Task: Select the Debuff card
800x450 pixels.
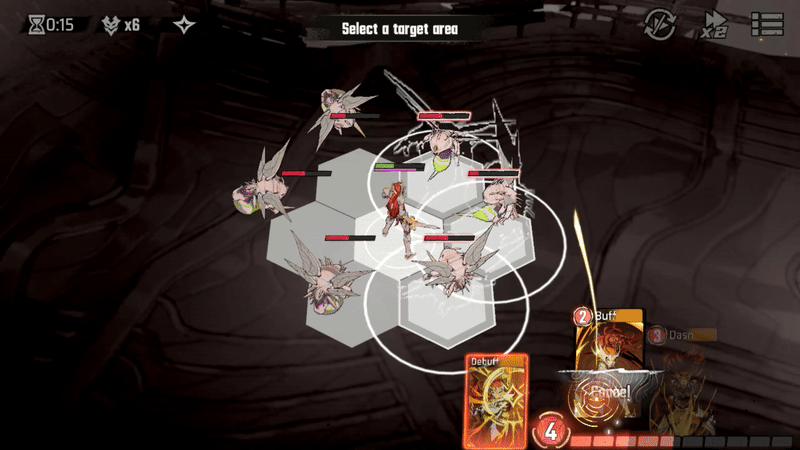Action: 495,402
